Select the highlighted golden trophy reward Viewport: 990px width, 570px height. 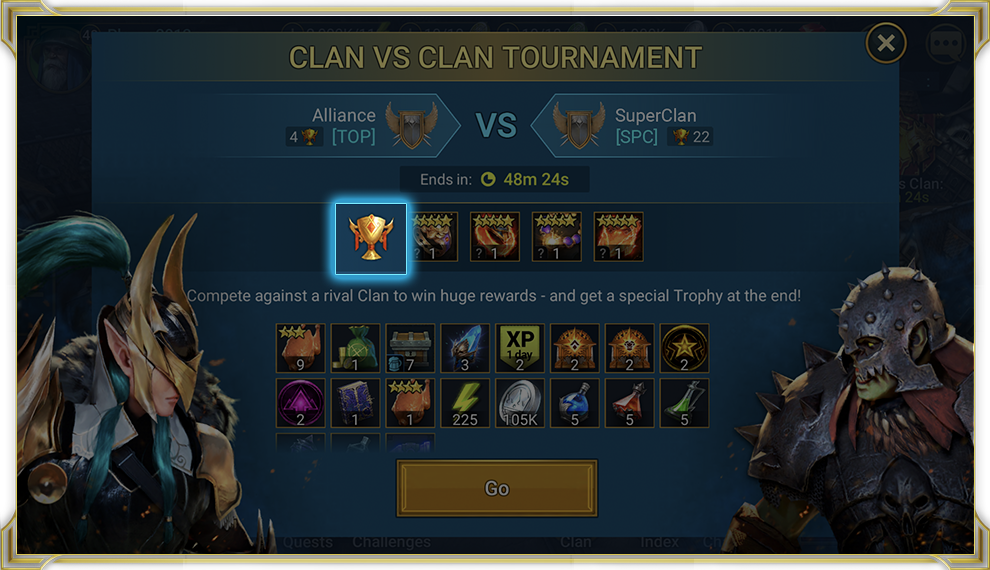(x=370, y=238)
